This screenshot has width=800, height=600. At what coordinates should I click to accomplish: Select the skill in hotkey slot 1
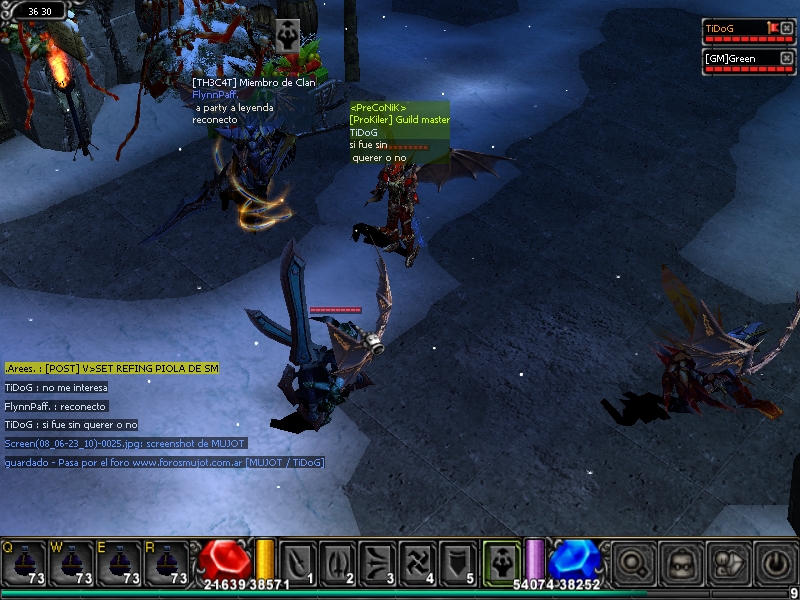[x=298, y=562]
